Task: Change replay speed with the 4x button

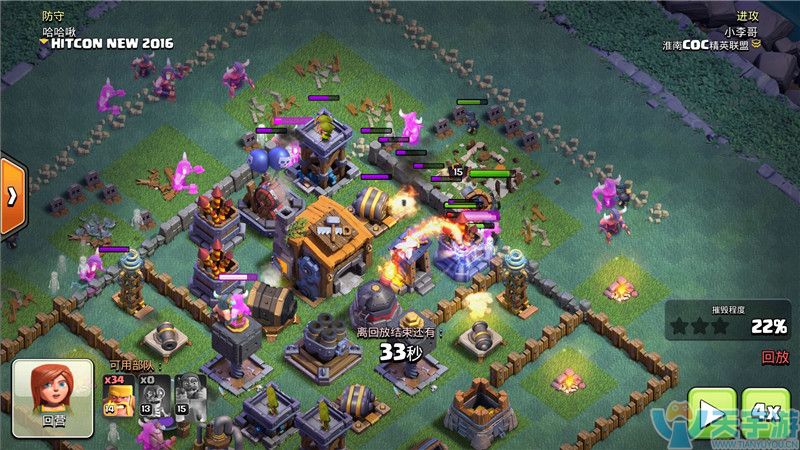Action: pos(765,412)
